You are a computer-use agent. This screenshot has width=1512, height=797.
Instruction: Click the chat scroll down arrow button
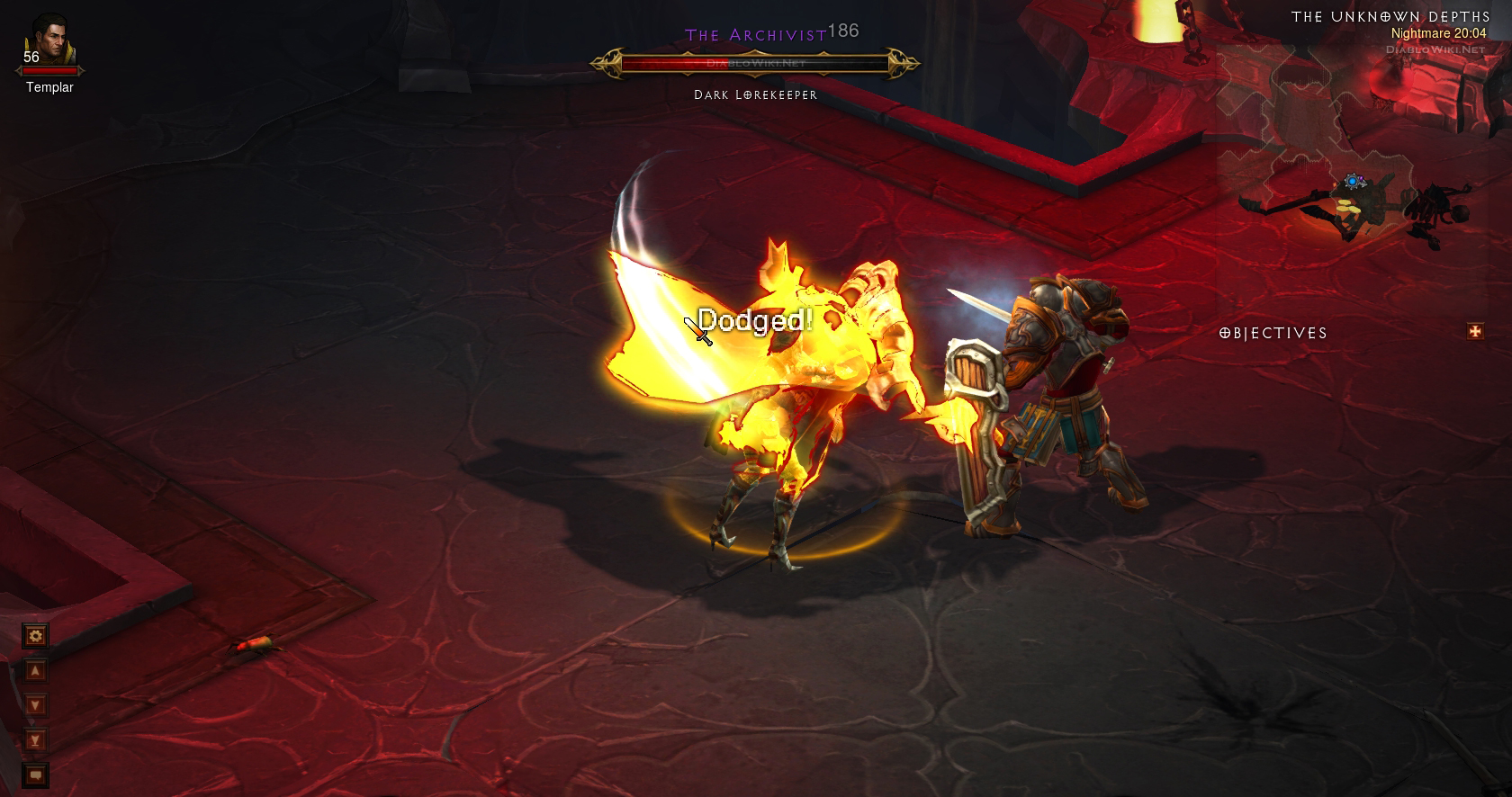coord(36,705)
